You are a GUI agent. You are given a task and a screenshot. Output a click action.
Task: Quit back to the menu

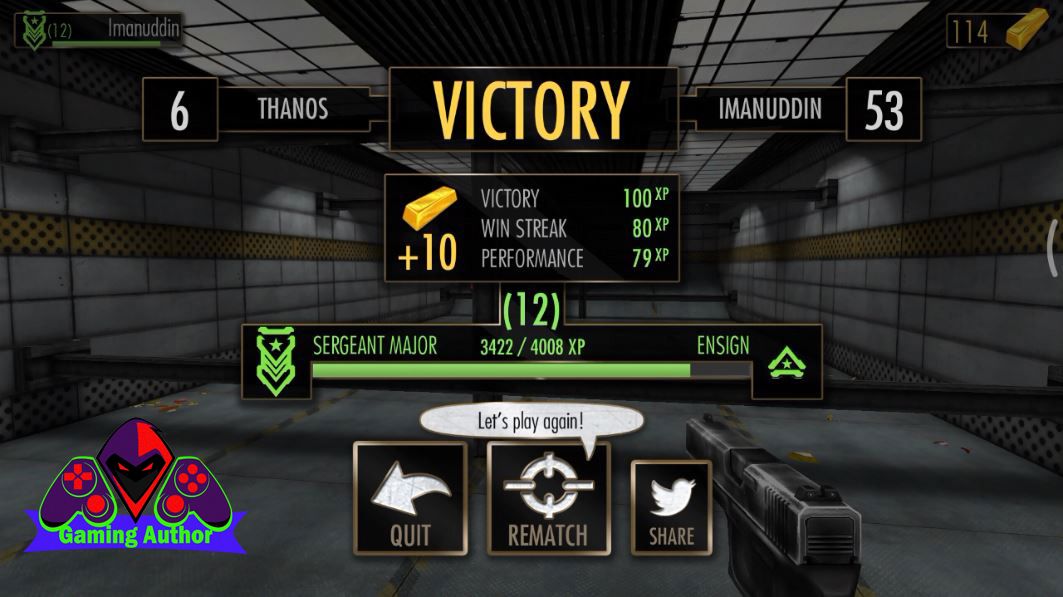click(410, 498)
